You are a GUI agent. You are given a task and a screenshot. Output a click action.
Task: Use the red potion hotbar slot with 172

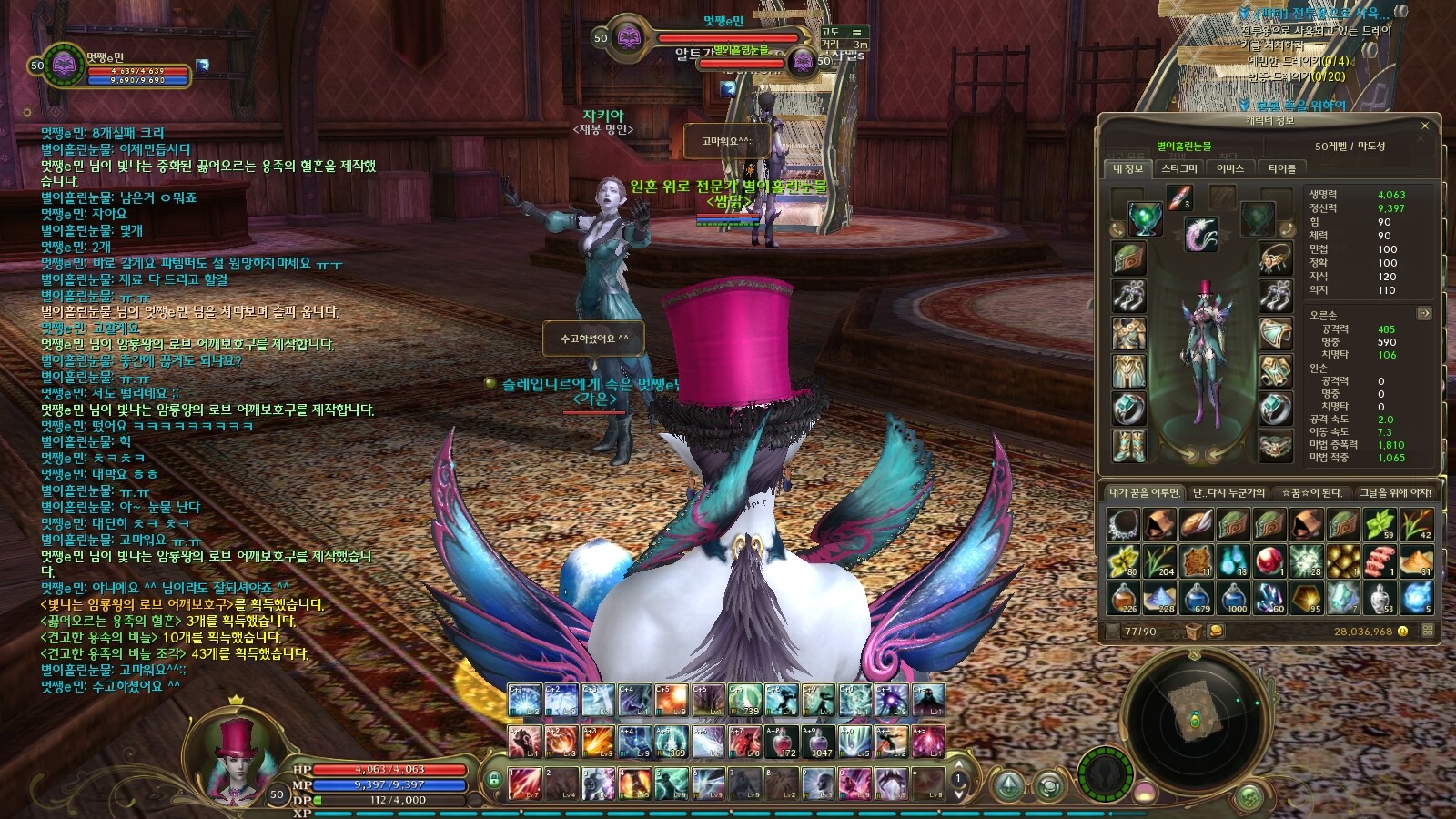(781, 742)
